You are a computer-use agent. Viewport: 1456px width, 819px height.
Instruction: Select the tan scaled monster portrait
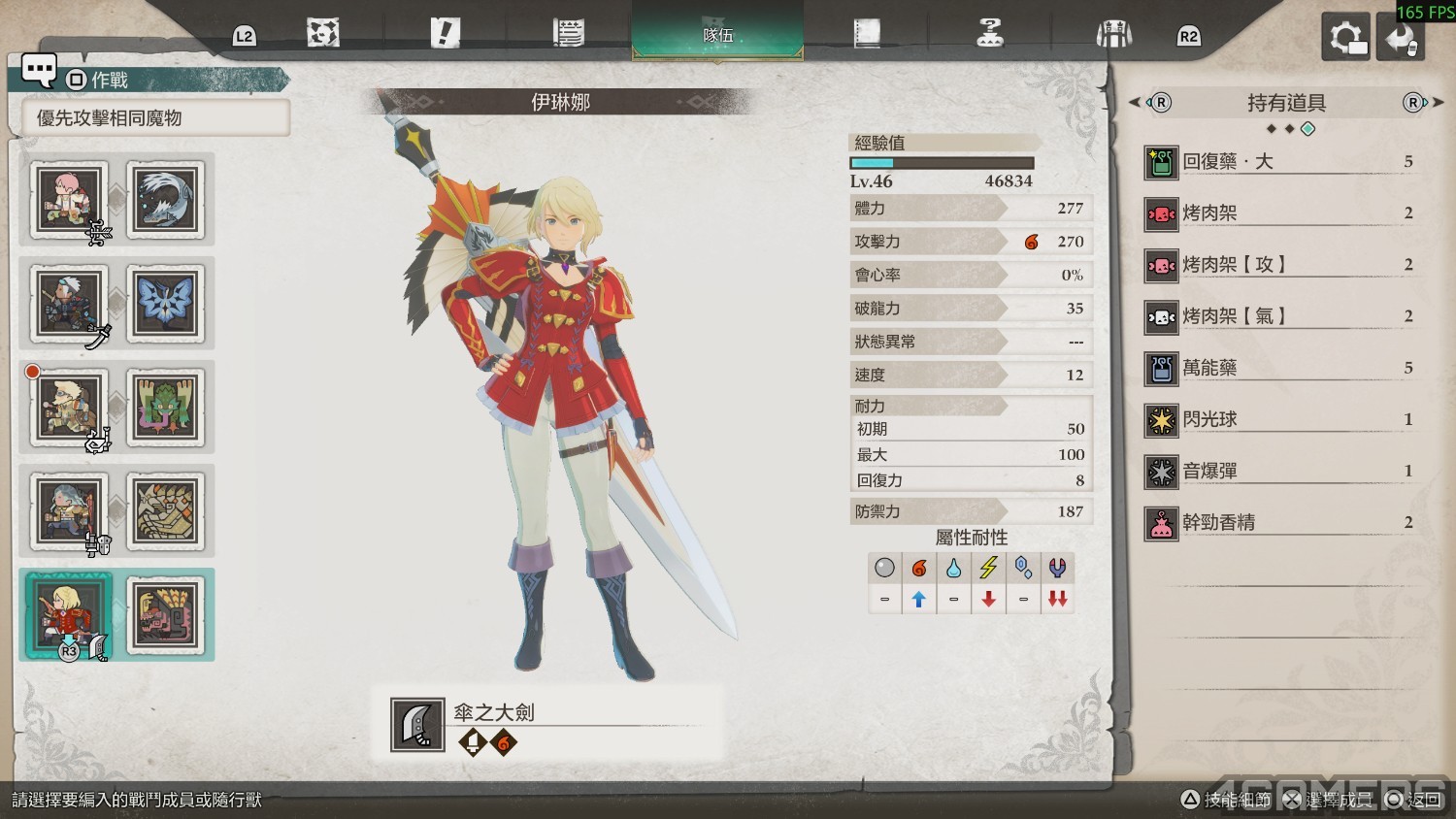165,511
